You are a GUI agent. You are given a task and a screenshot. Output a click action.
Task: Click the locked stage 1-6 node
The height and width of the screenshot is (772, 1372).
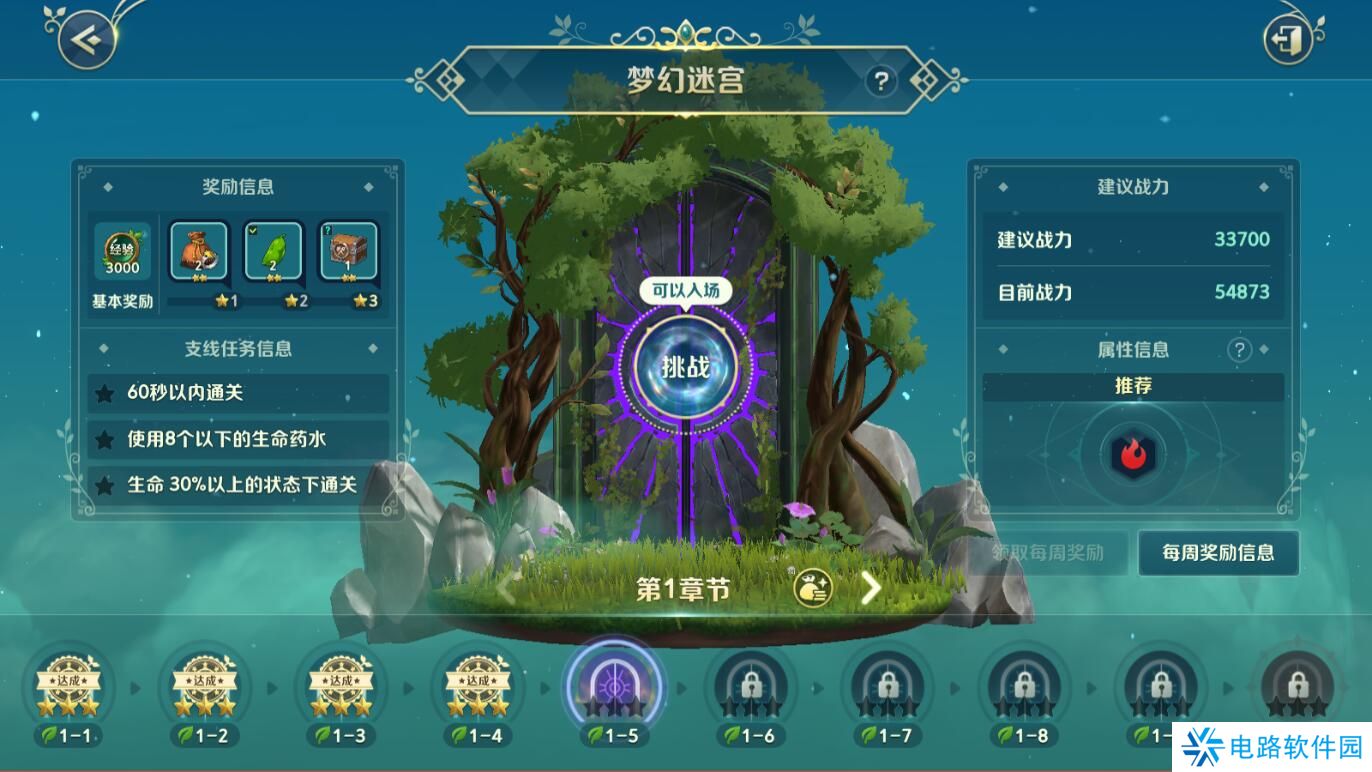pyautogui.click(x=750, y=686)
